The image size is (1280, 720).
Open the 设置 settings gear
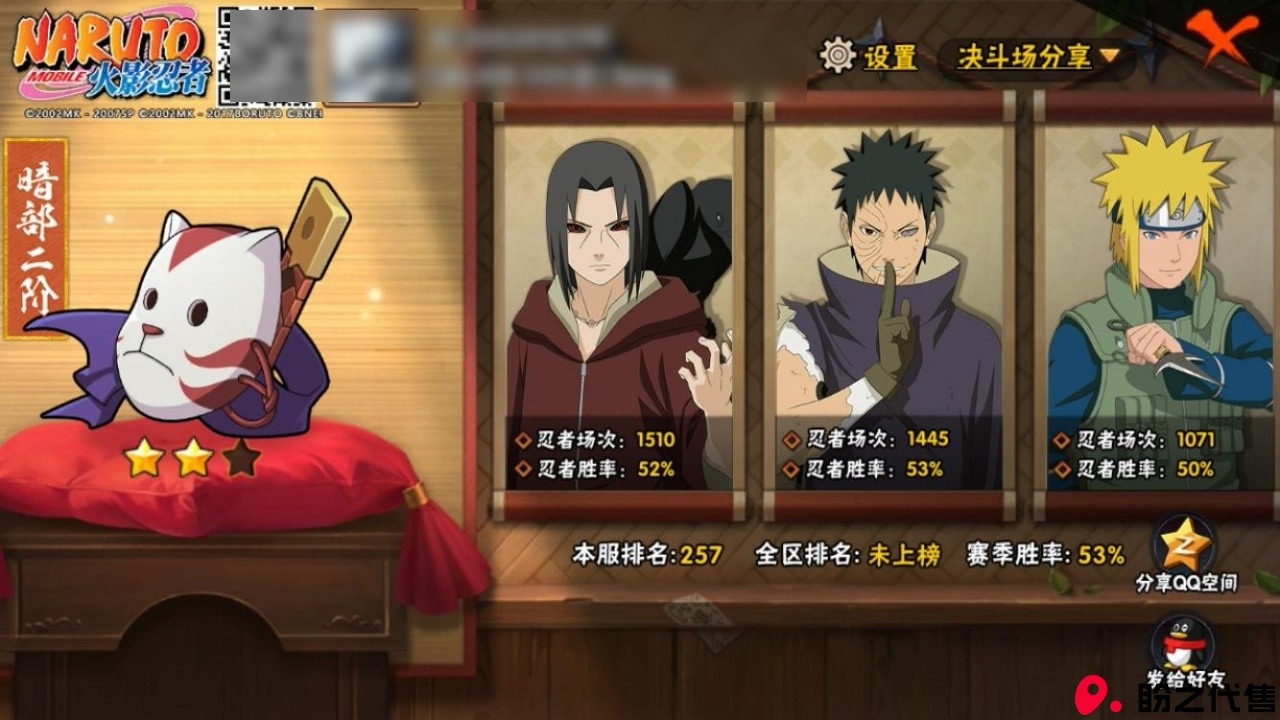(840, 56)
